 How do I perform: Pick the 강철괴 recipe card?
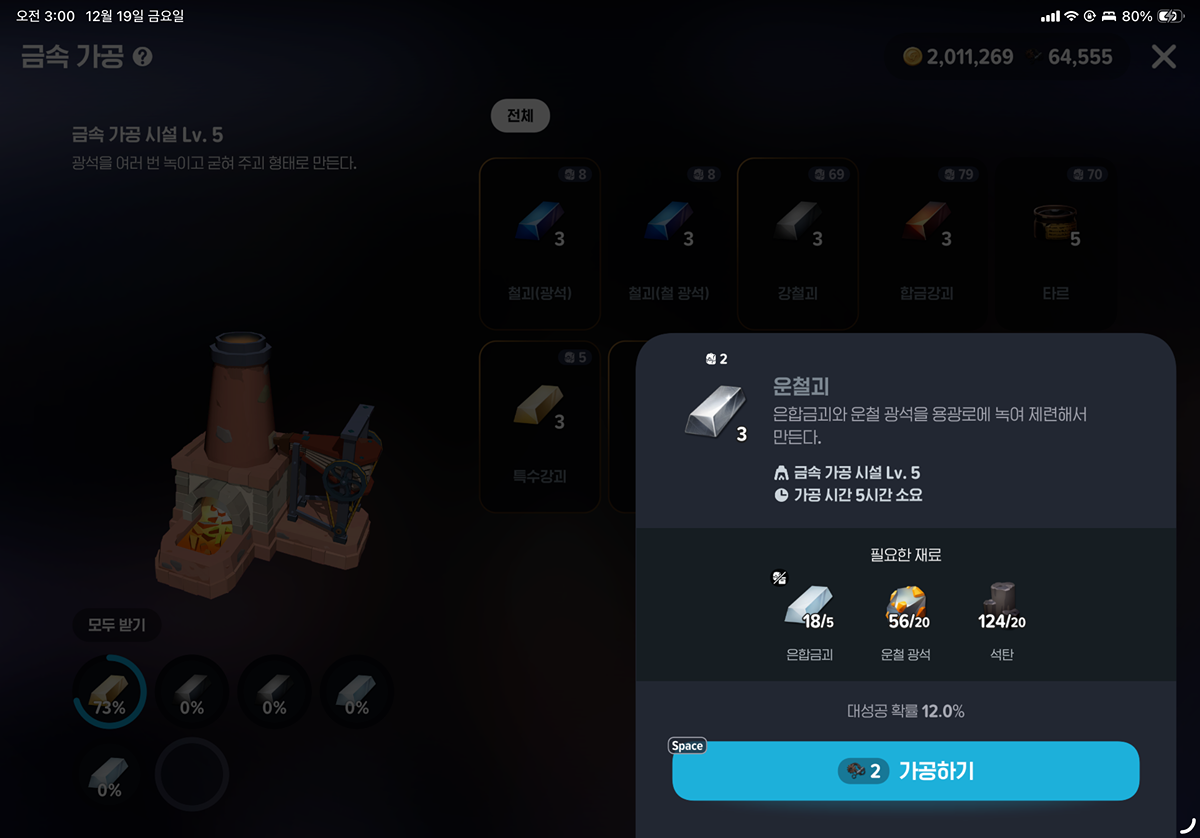point(797,243)
